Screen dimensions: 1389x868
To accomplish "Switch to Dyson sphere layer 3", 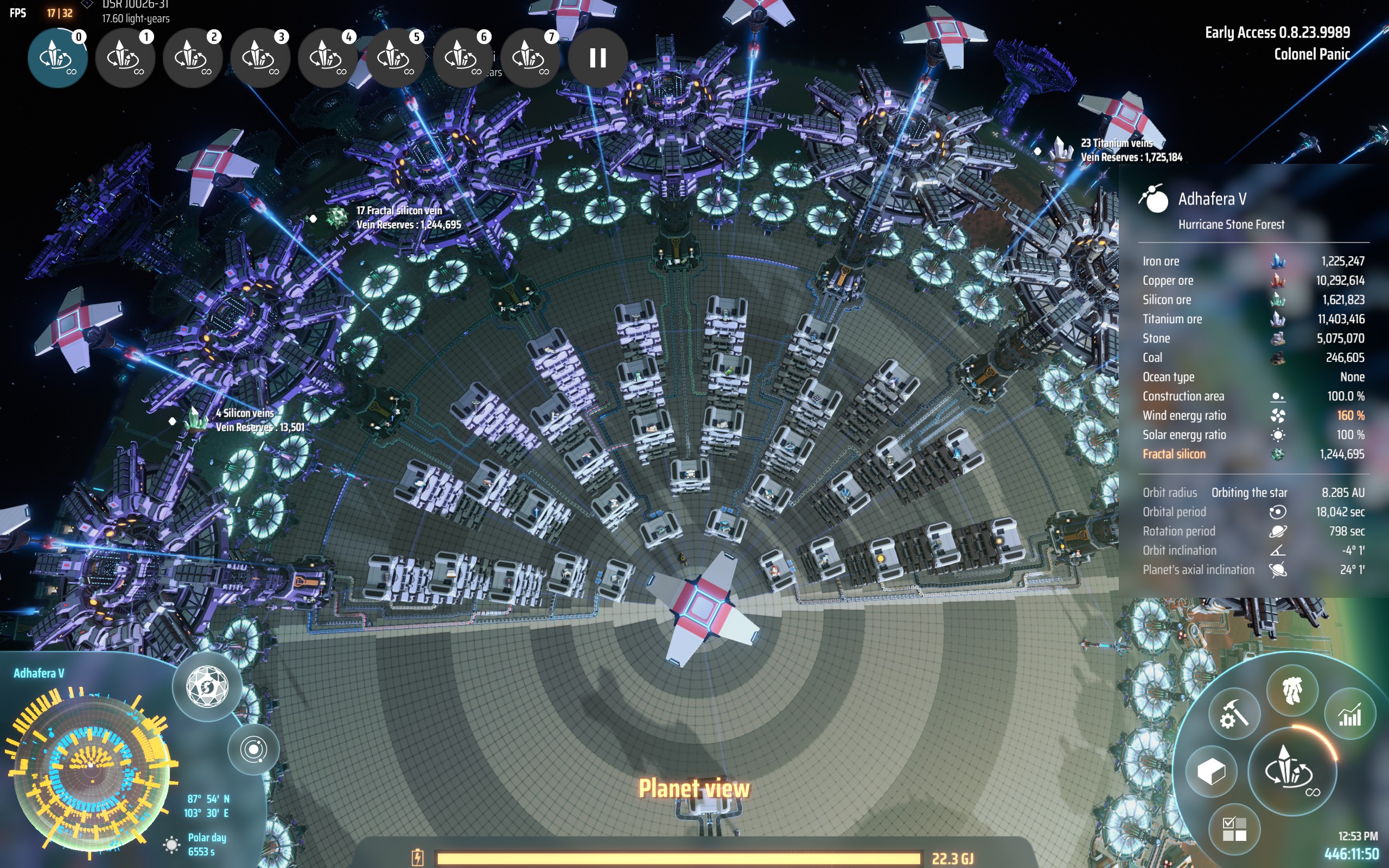I will [260, 59].
